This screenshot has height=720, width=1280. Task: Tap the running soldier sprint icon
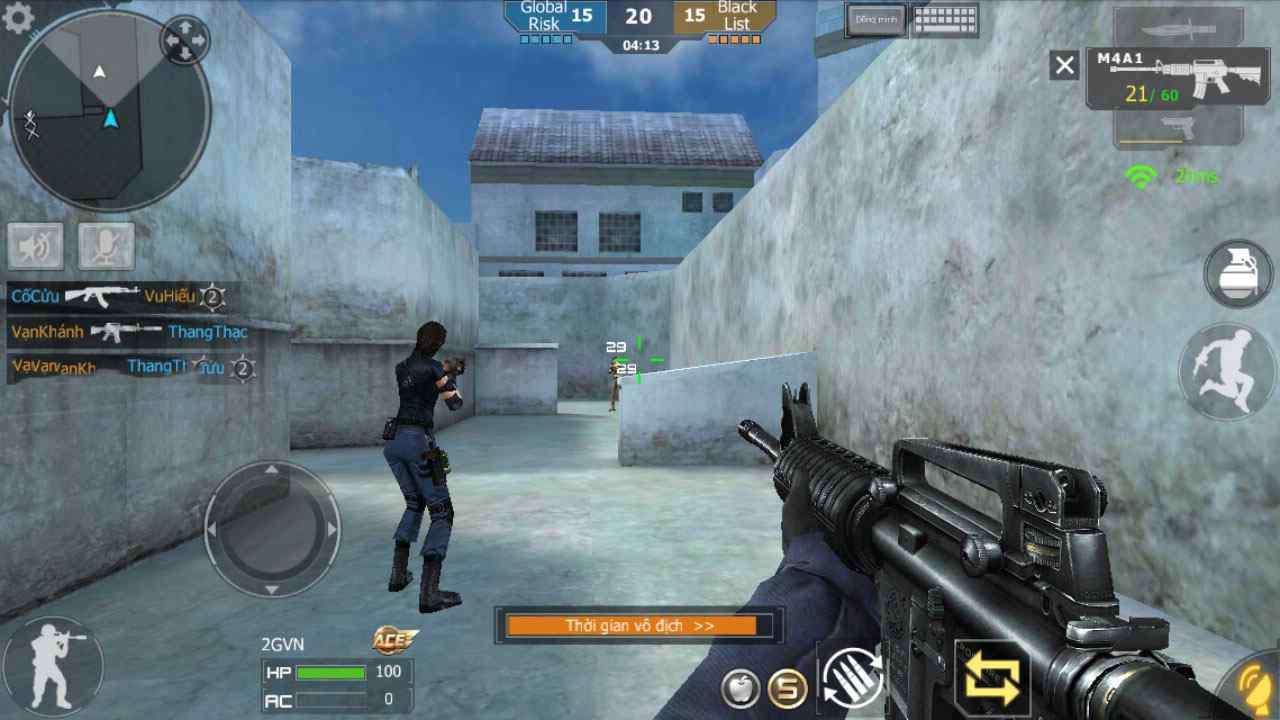click(1222, 372)
